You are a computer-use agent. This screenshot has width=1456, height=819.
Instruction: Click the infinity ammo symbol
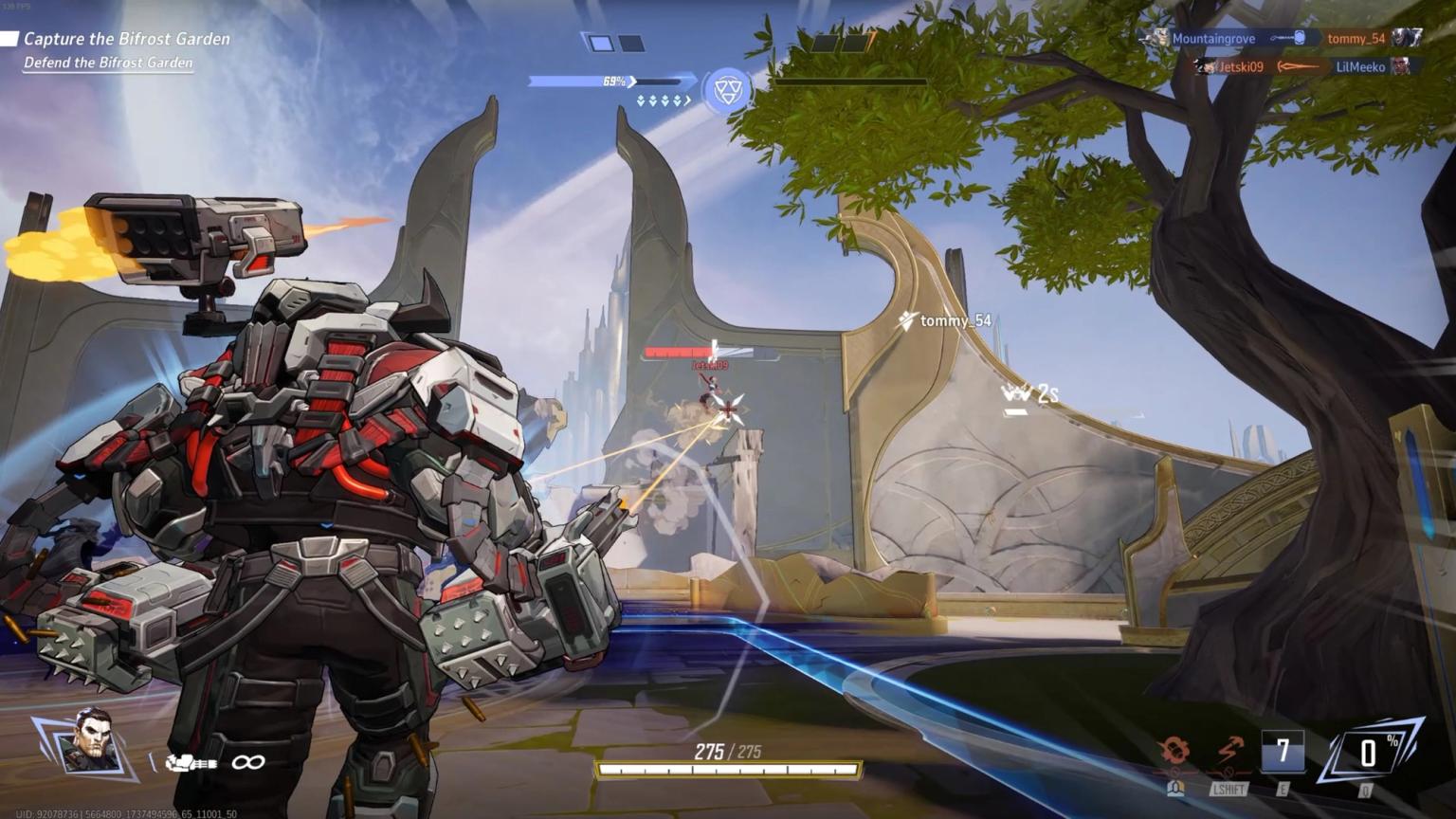click(247, 762)
